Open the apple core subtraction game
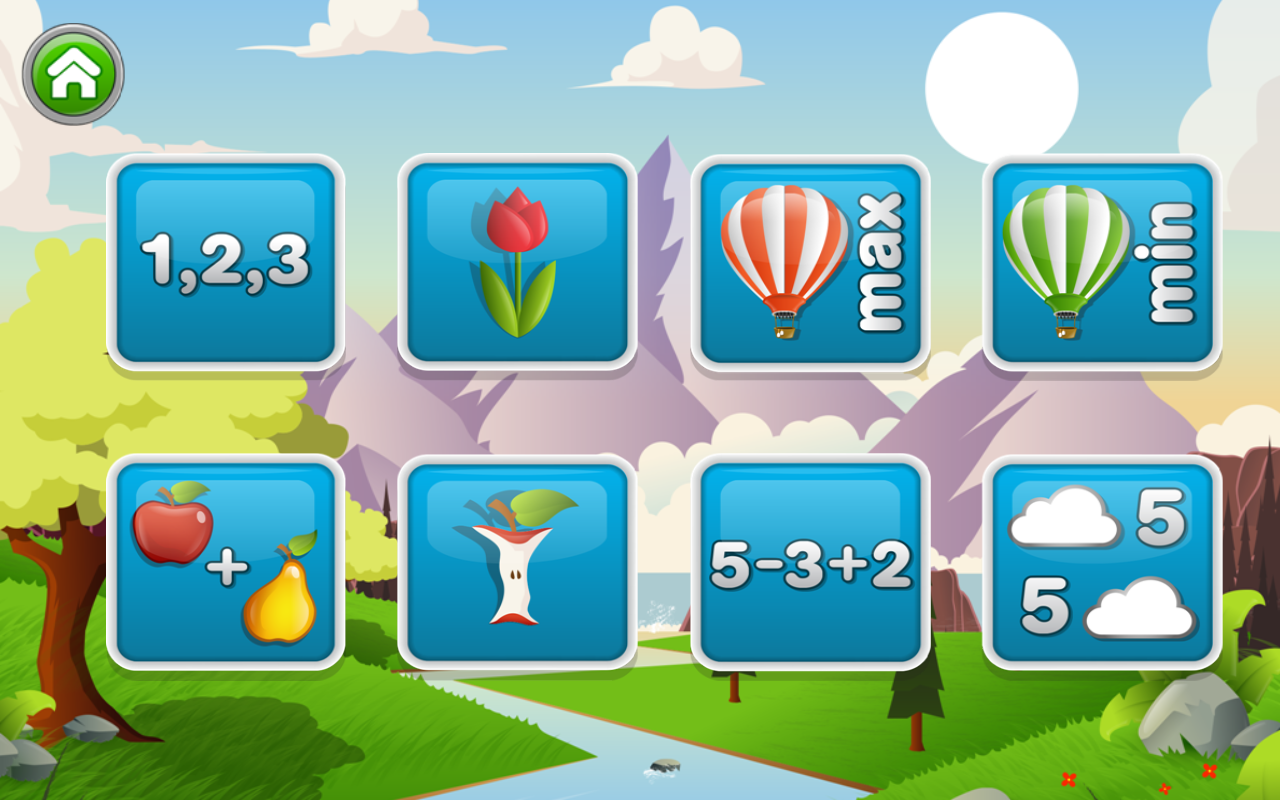This screenshot has height=800, width=1280. [x=518, y=562]
